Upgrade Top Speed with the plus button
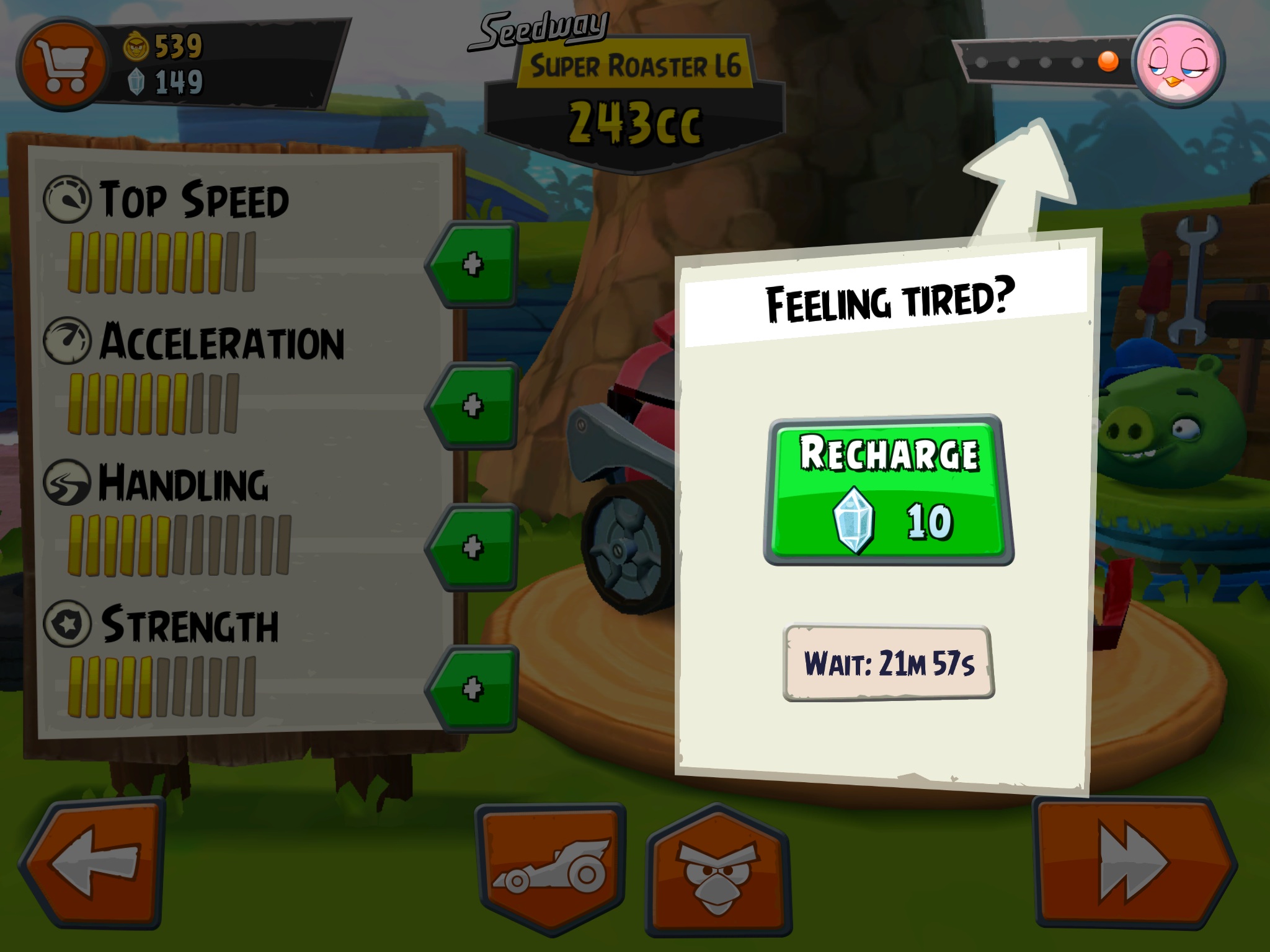This screenshot has height=952, width=1270. [x=473, y=265]
